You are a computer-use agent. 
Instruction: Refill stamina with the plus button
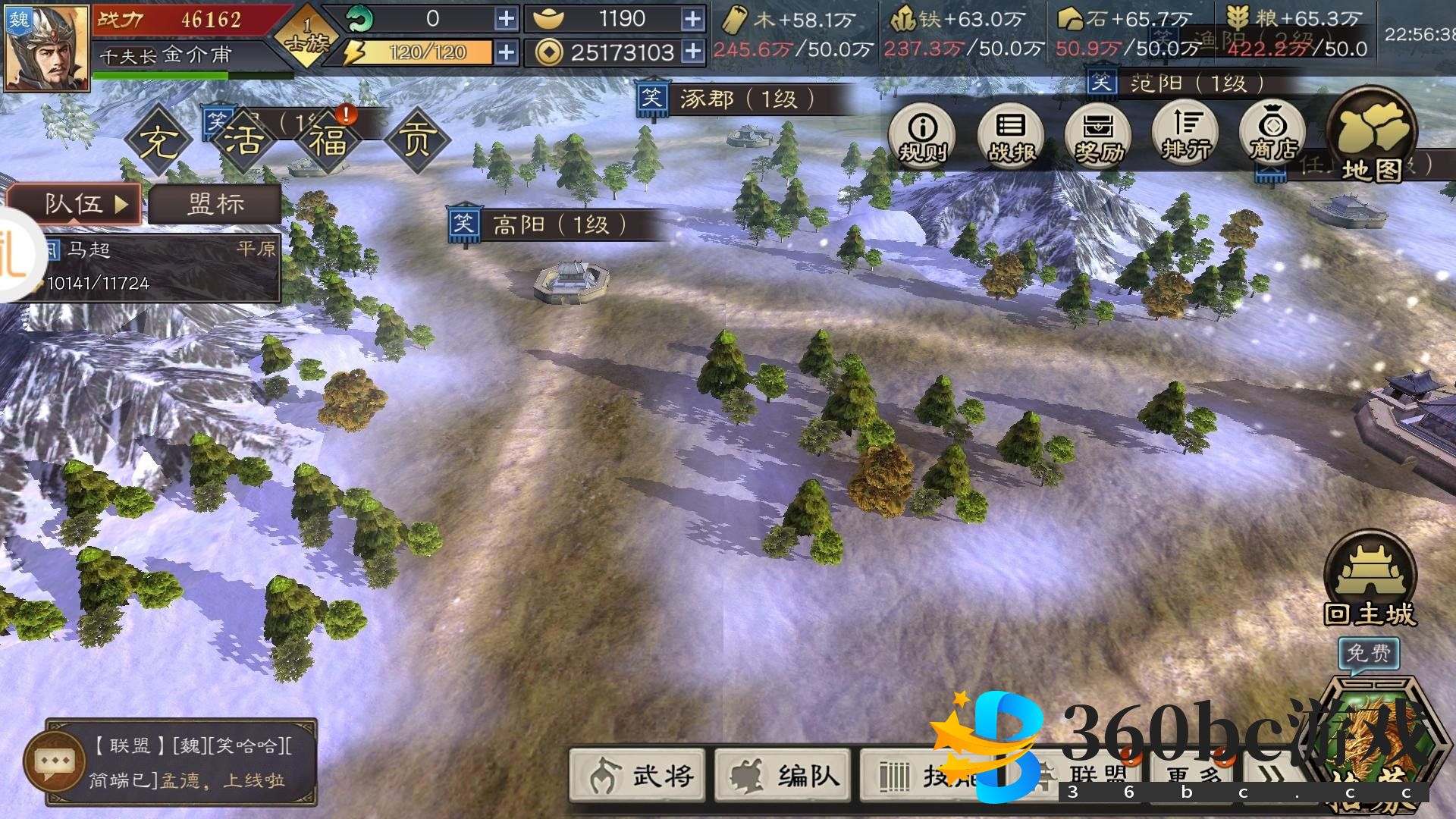click(507, 52)
